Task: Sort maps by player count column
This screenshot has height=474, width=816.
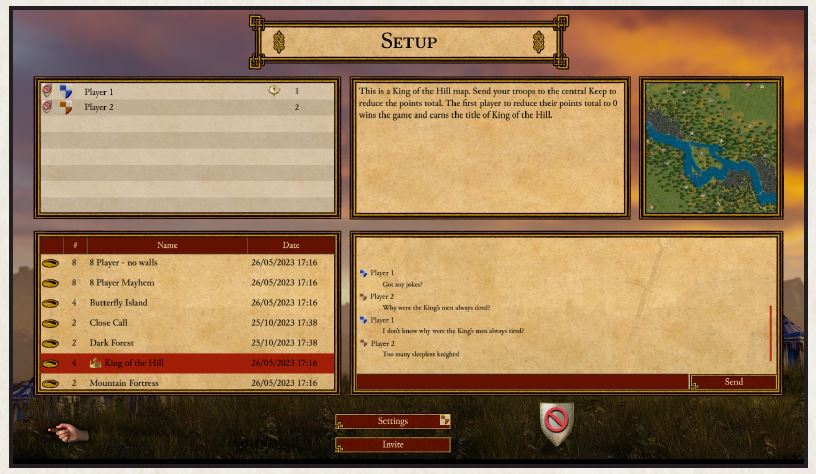Action: pos(74,245)
